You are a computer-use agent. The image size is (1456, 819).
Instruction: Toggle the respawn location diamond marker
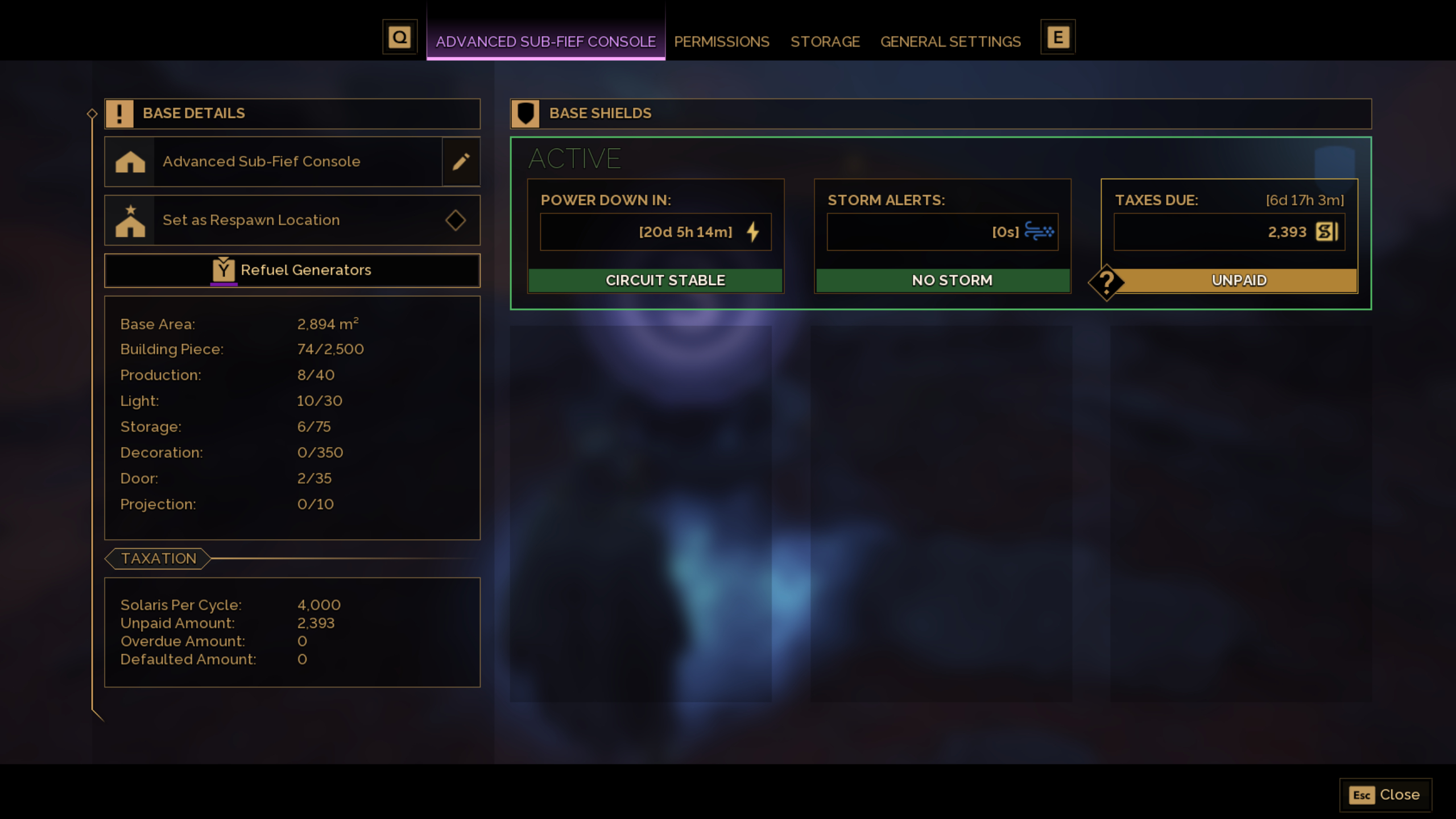[x=456, y=220]
